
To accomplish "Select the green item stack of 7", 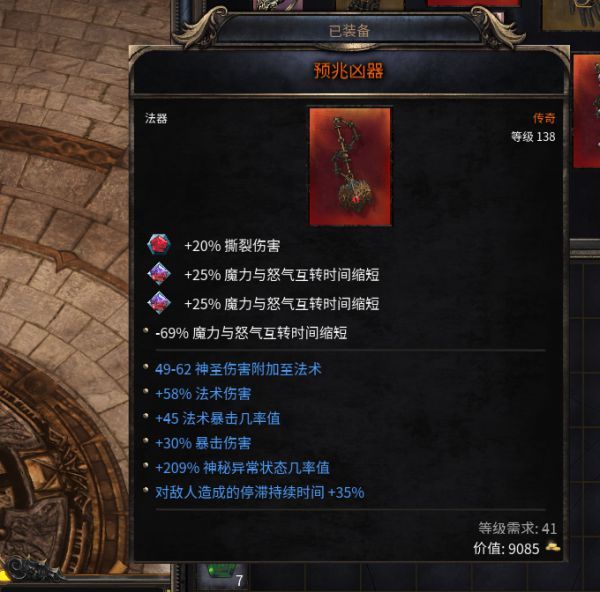I will [x=223, y=573].
